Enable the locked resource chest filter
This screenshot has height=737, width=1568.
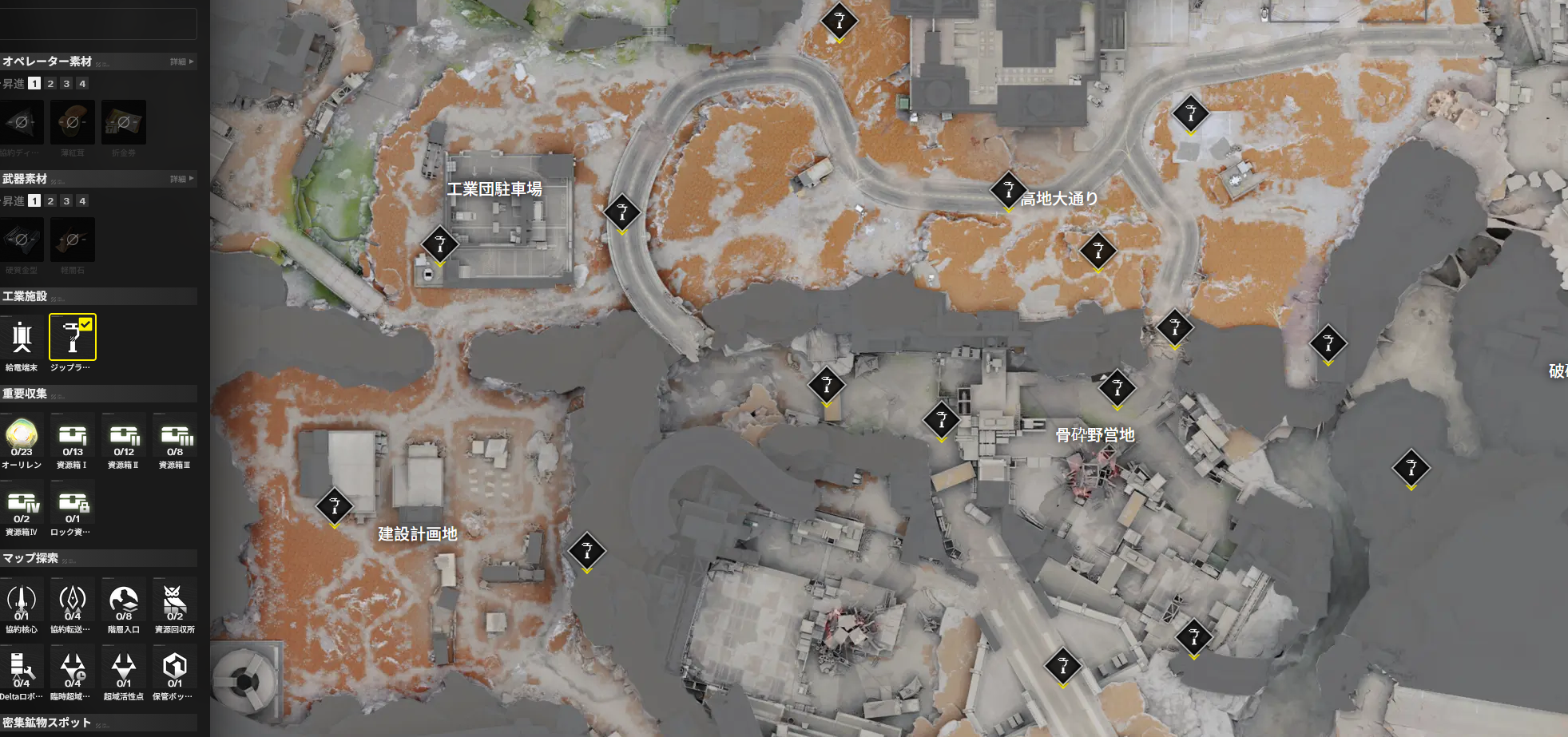click(x=73, y=504)
